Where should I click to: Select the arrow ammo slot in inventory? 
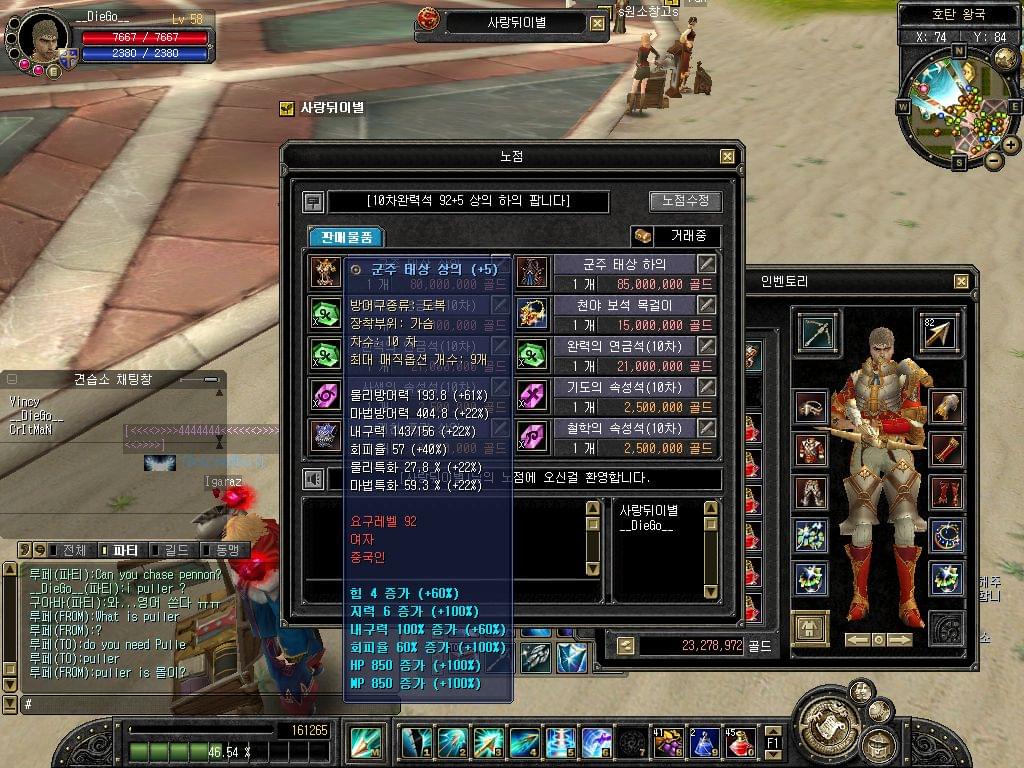(939, 333)
